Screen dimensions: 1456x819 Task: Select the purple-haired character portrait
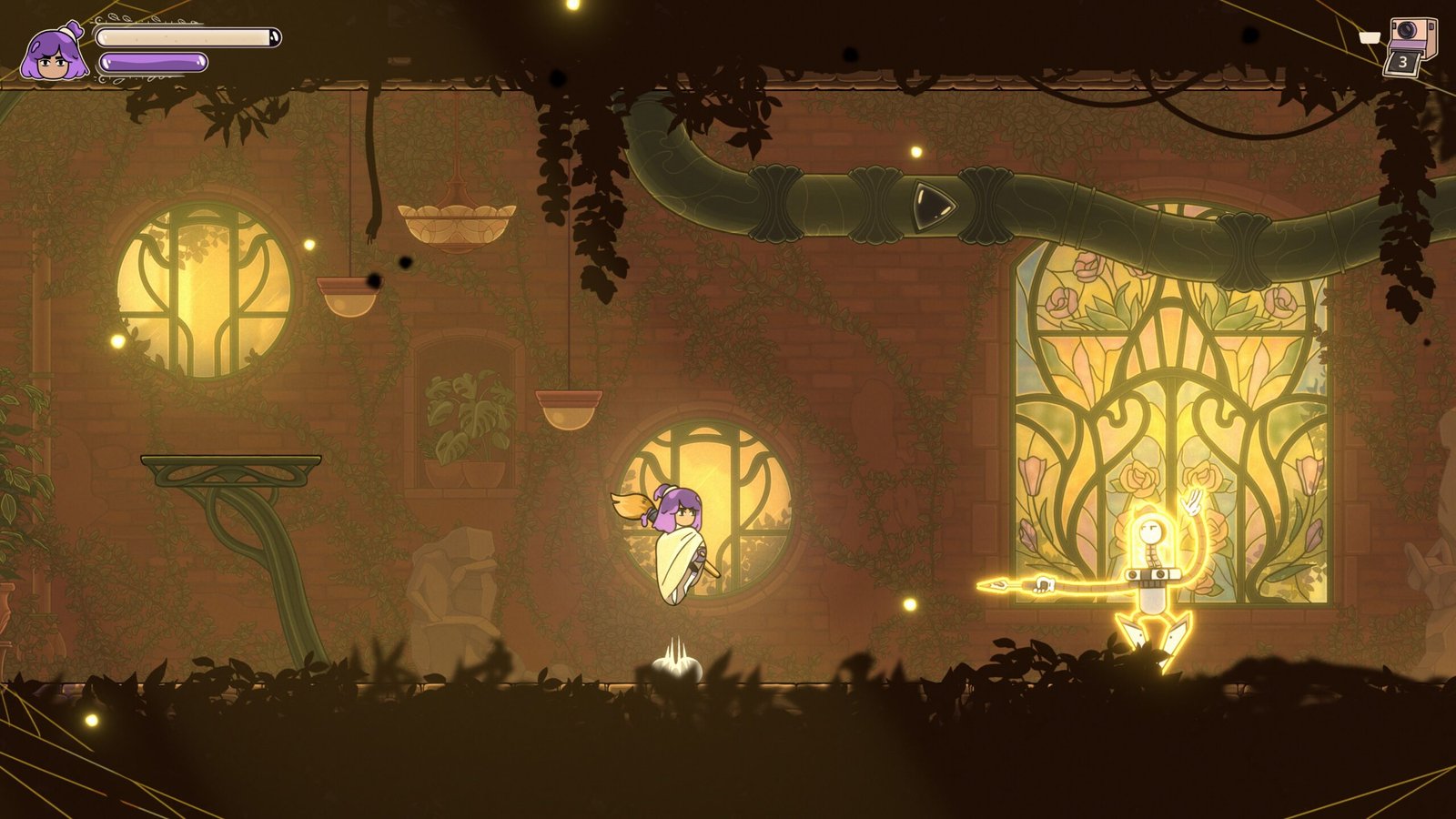[x=54, y=55]
